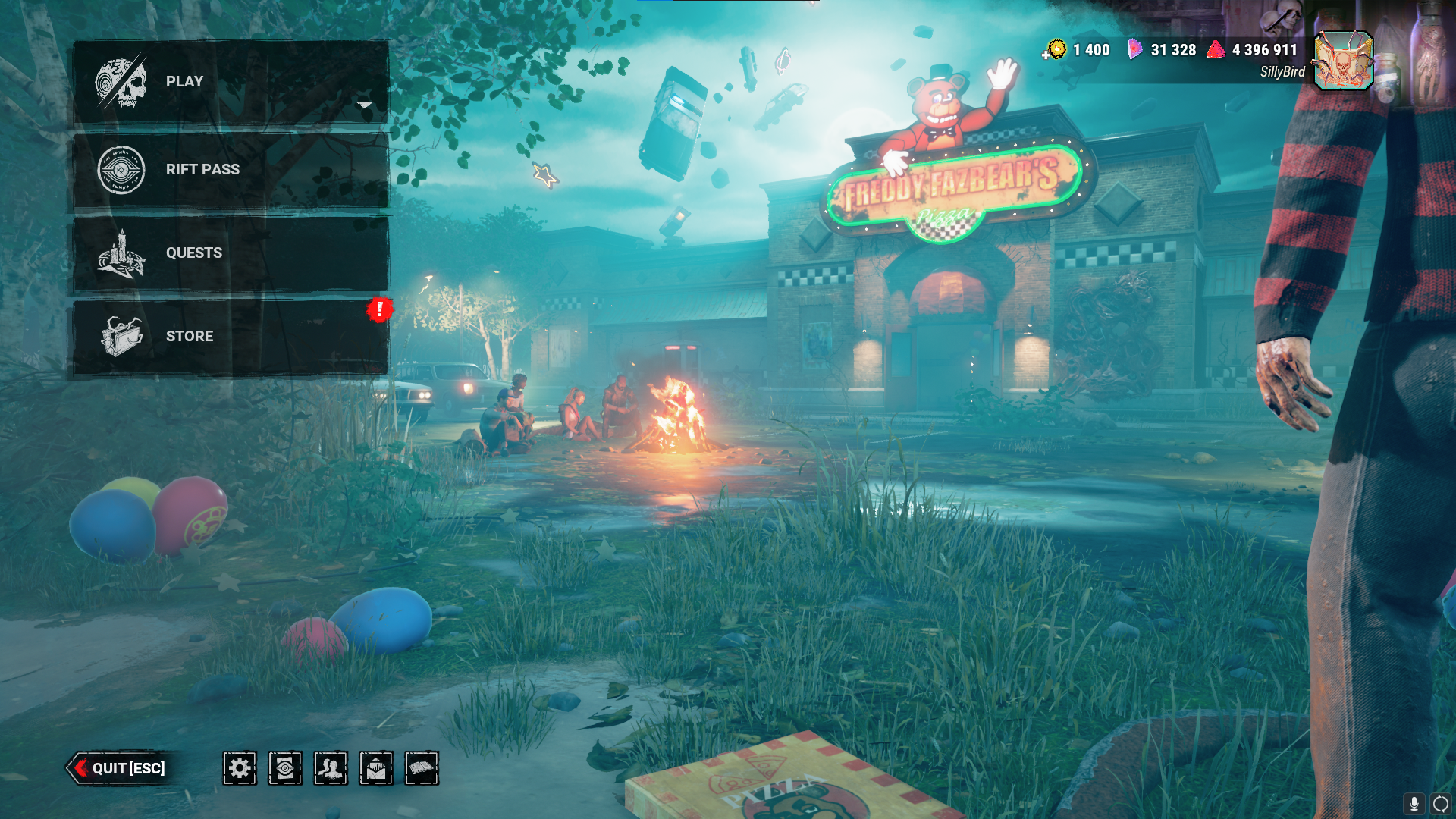Image resolution: width=1456 pixels, height=819 pixels.
Task: Open the envelope inbox icon
Action: click(x=376, y=768)
